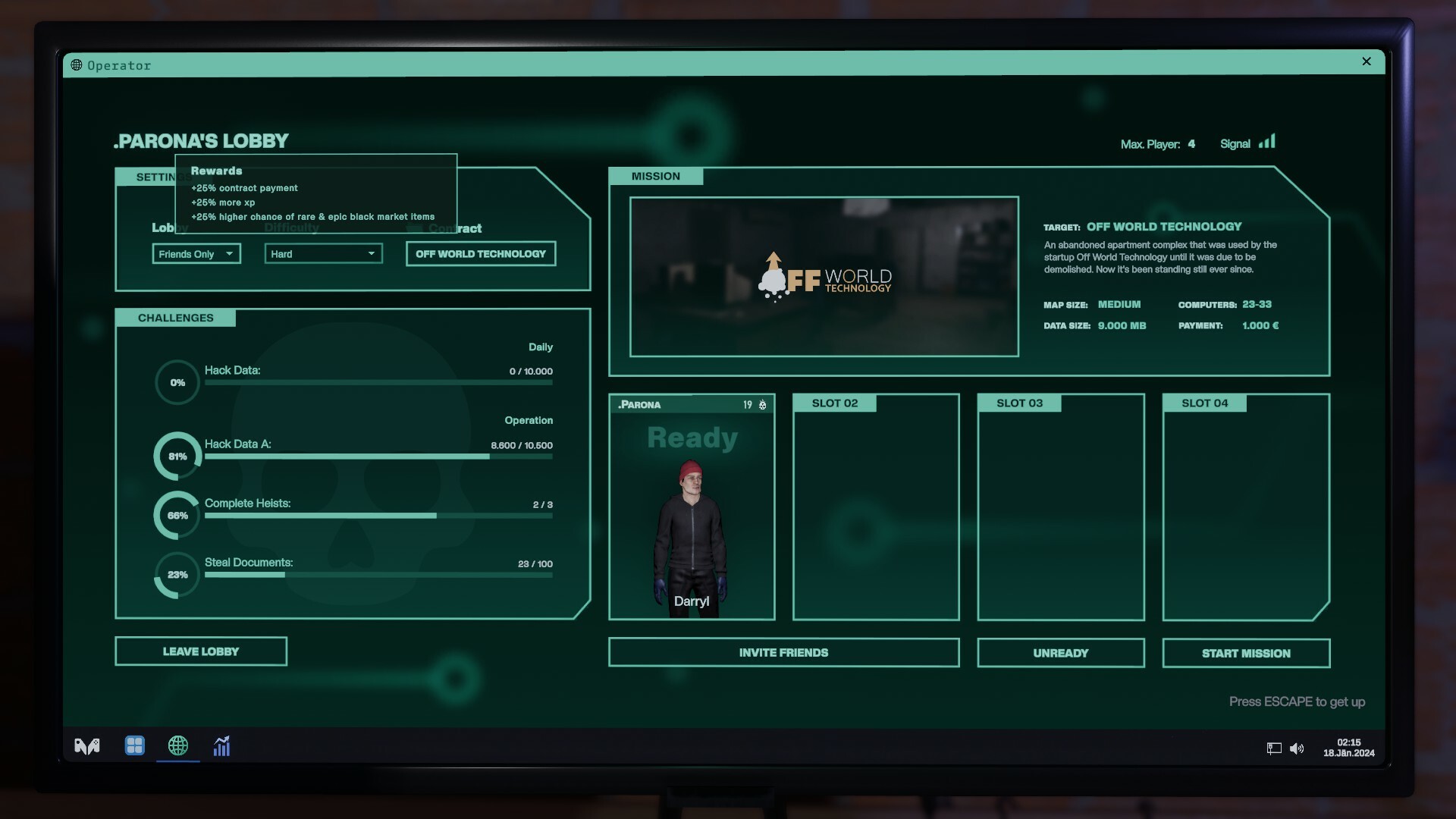Select the empty SLOT 02 player panel
The width and height of the screenshot is (1456, 819).
(875, 506)
